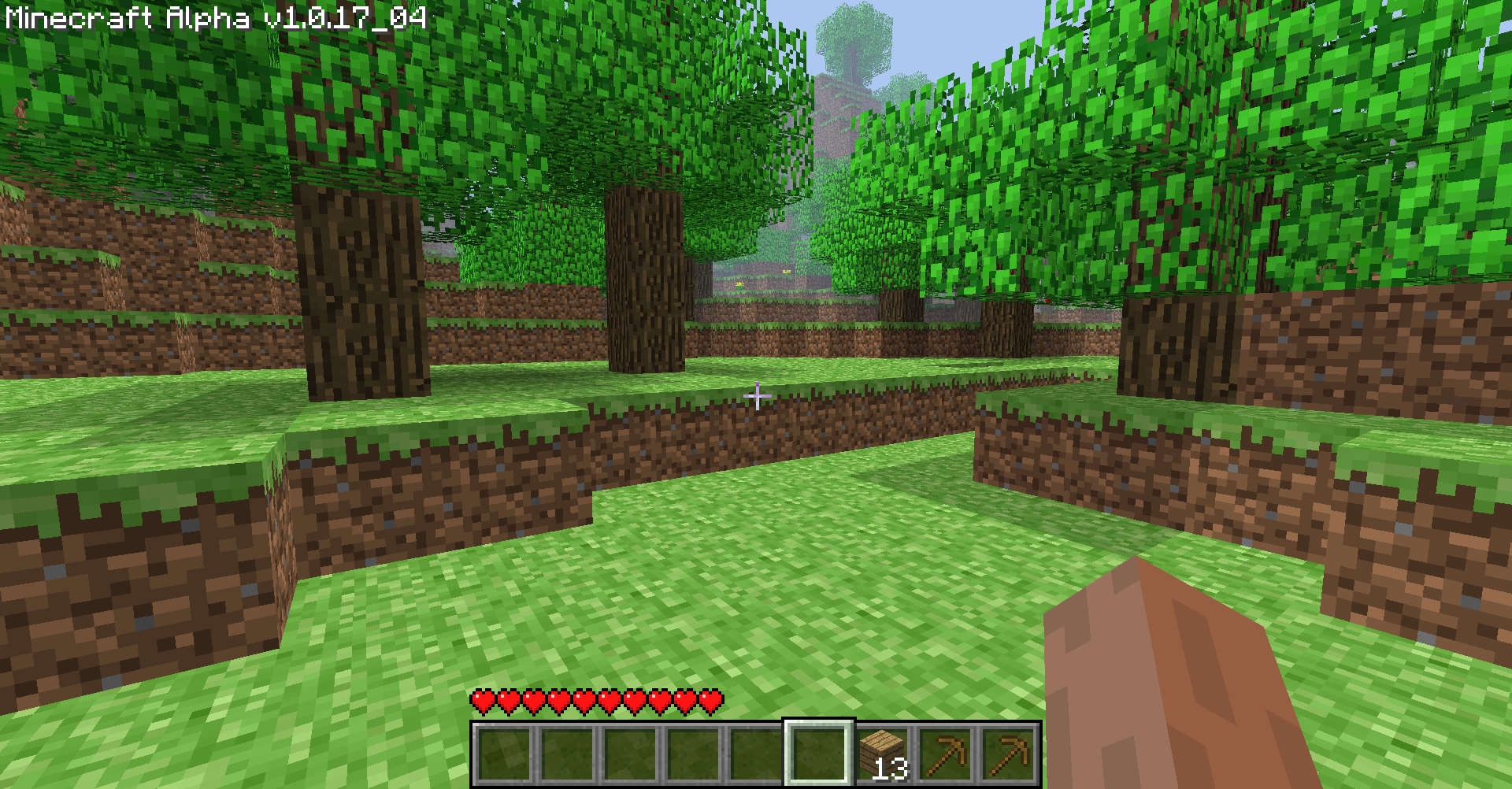The height and width of the screenshot is (789, 1512).
Task: Select the first wooden pickaxe in the hotbar
Action: pyautogui.click(x=945, y=752)
